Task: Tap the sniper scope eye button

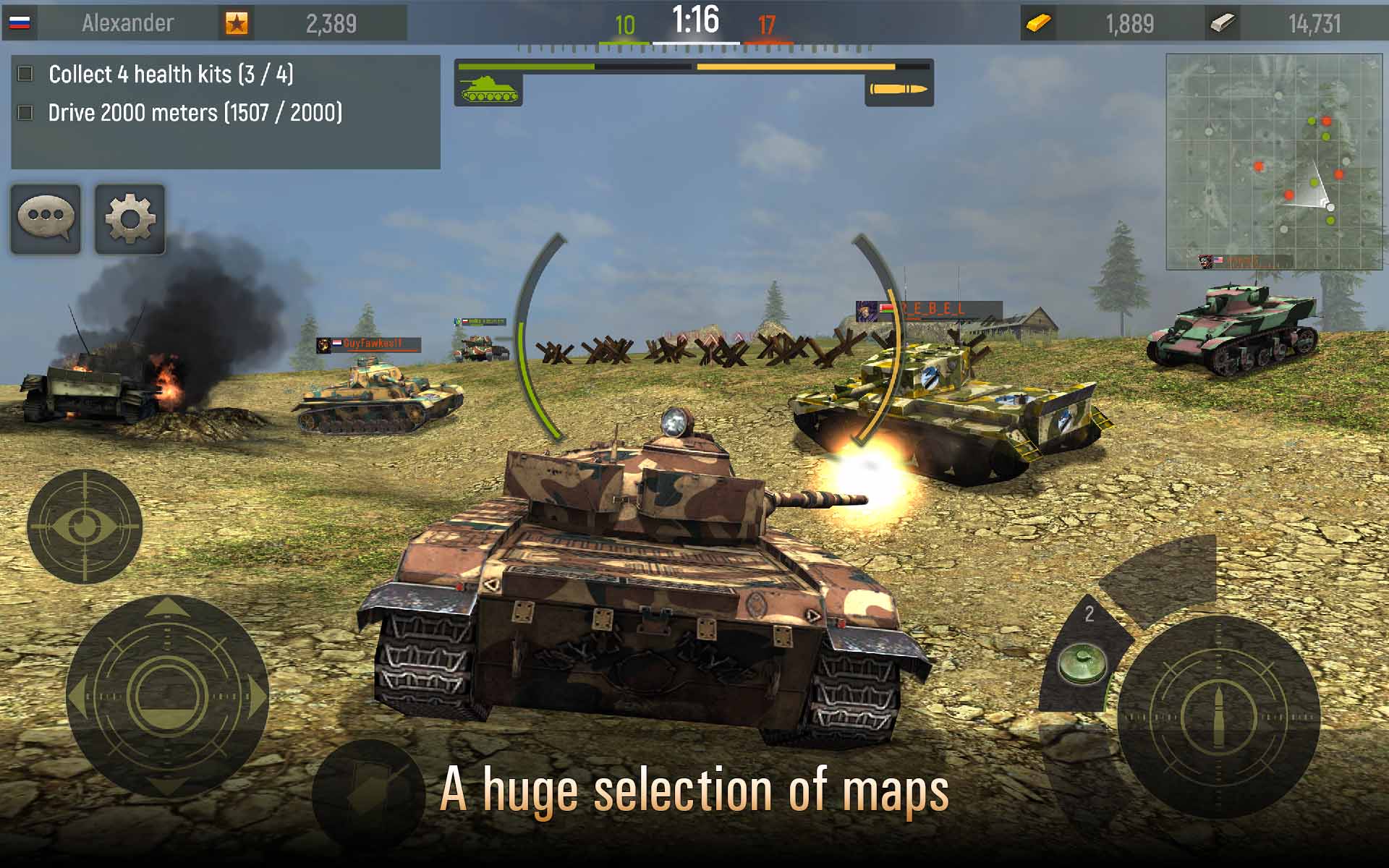Action: tap(85, 526)
